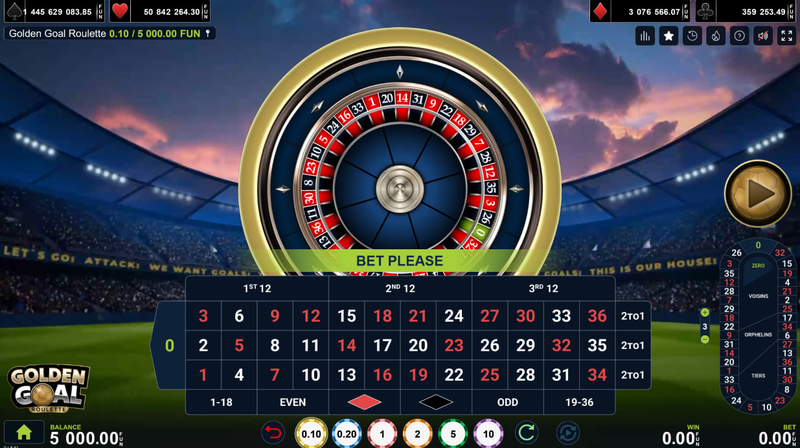Bet on the TIERS racetrack section

pyautogui.click(x=758, y=376)
